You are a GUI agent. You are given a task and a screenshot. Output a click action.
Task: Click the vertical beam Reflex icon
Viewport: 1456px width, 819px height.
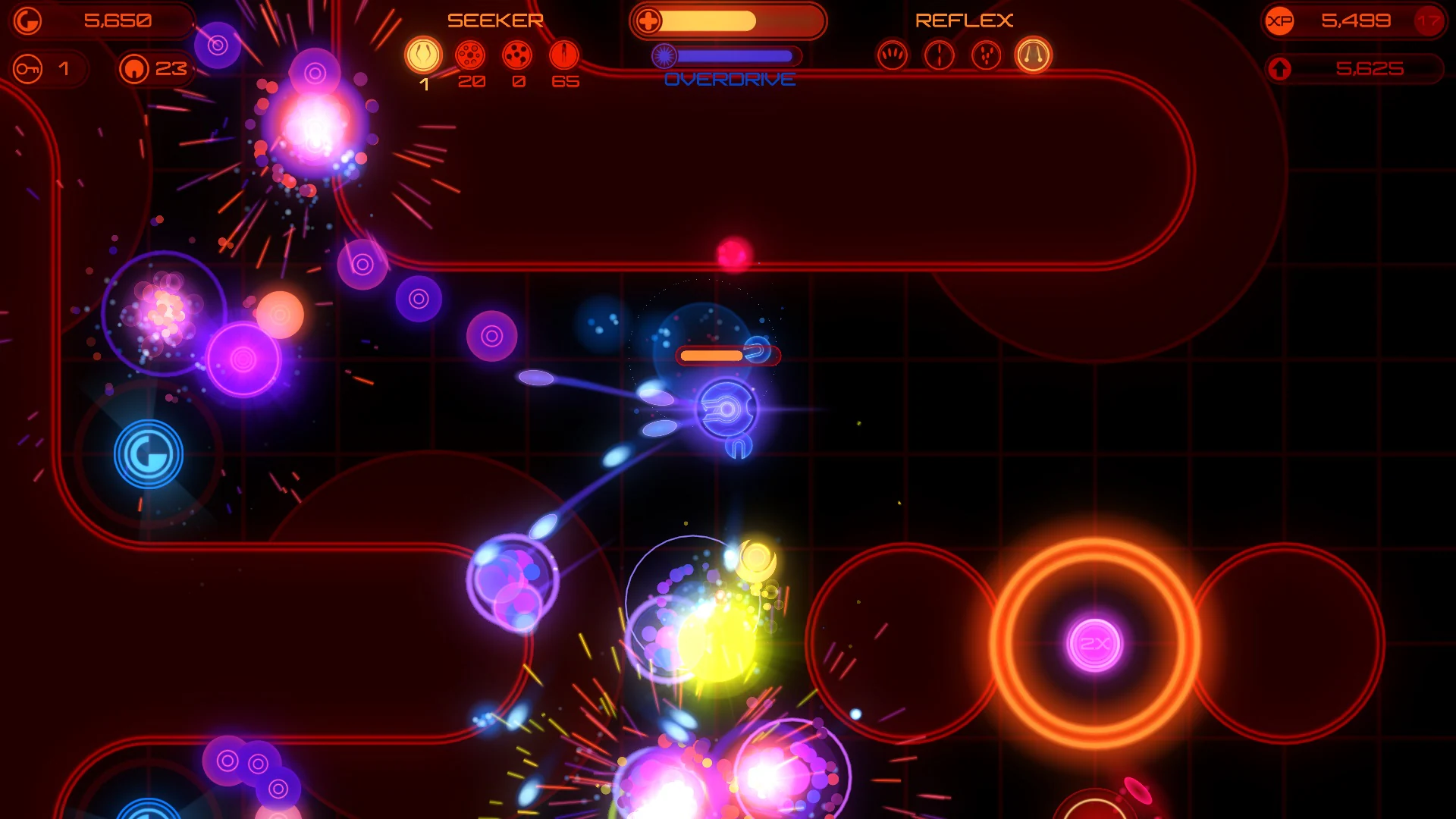pyautogui.click(x=939, y=55)
